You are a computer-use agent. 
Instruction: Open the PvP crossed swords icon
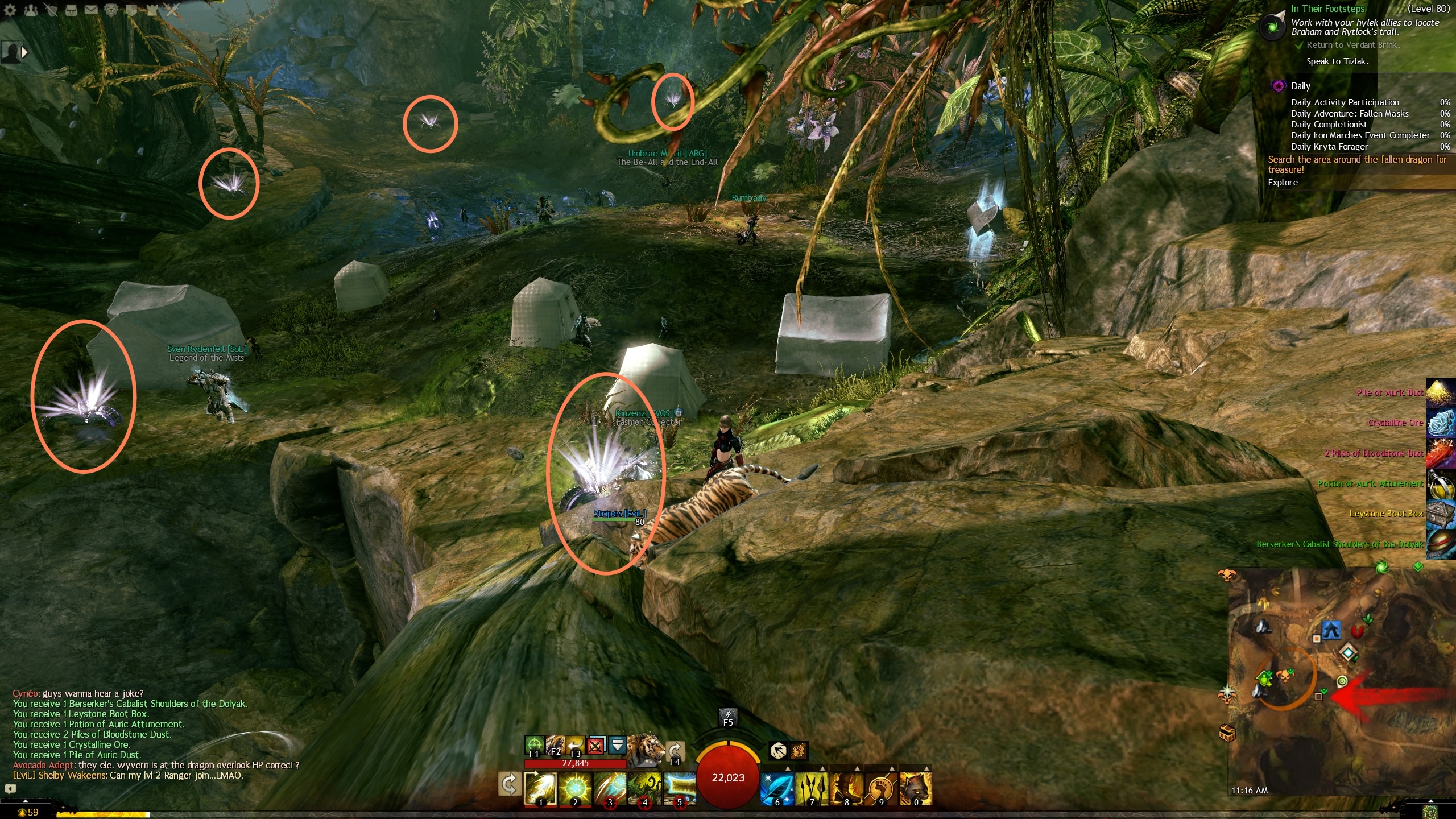(171, 10)
